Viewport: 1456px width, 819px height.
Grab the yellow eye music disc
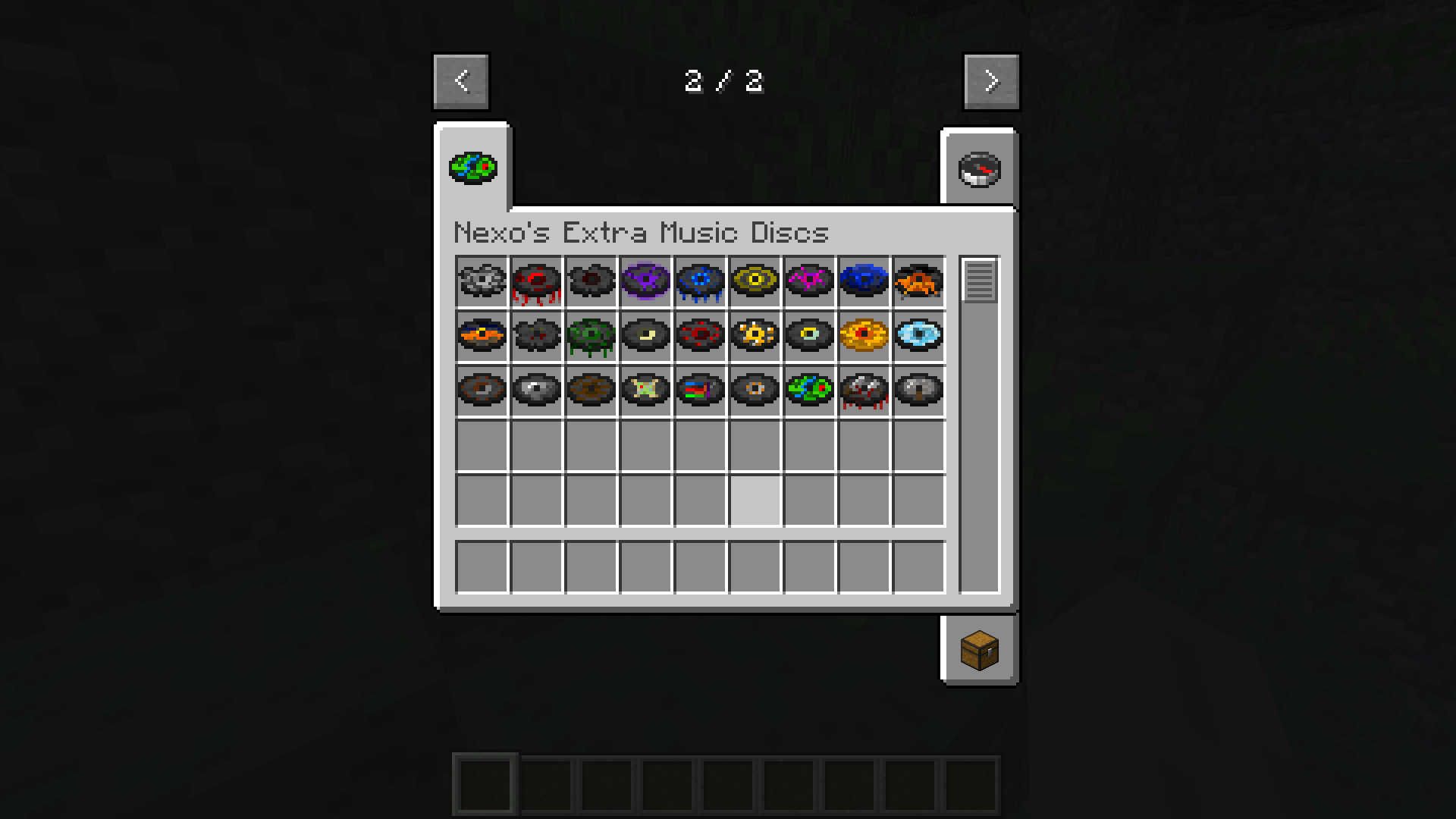pyautogui.click(x=755, y=282)
